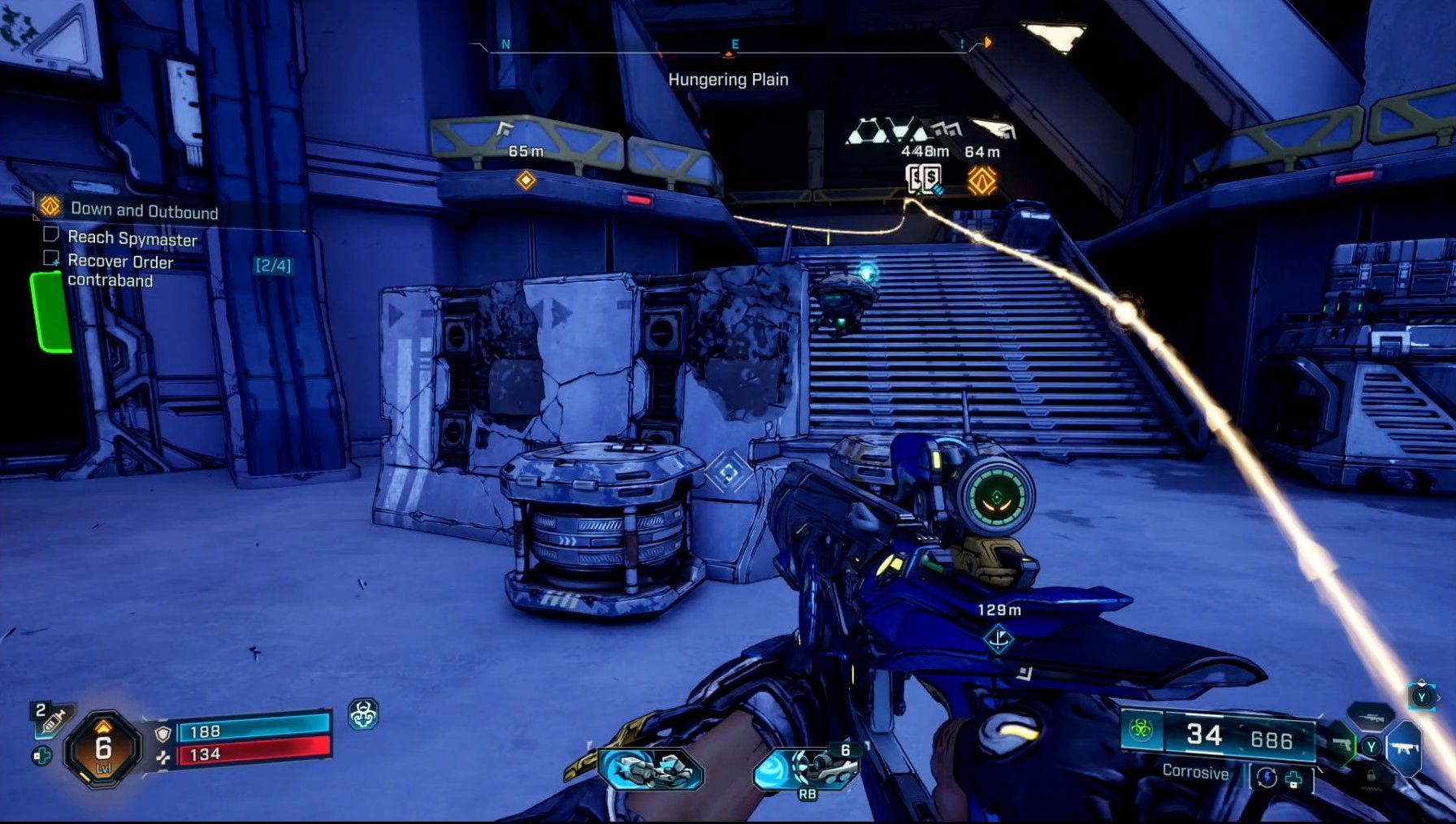1456x824 pixels.
Task: Select the pistol weapon slot
Action: pos(1342,744)
